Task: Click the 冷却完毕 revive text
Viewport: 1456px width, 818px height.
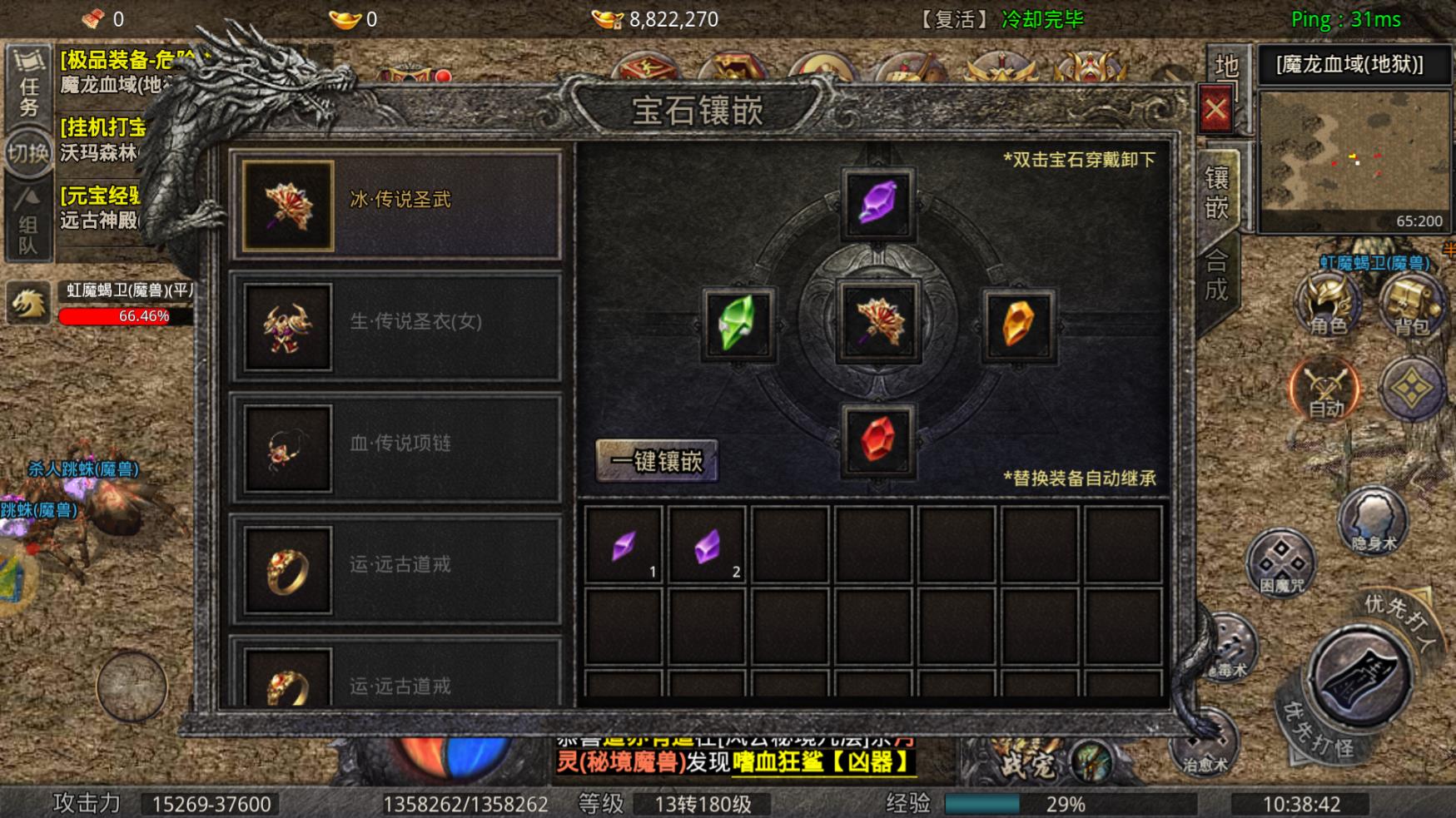Action: [x=1043, y=20]
